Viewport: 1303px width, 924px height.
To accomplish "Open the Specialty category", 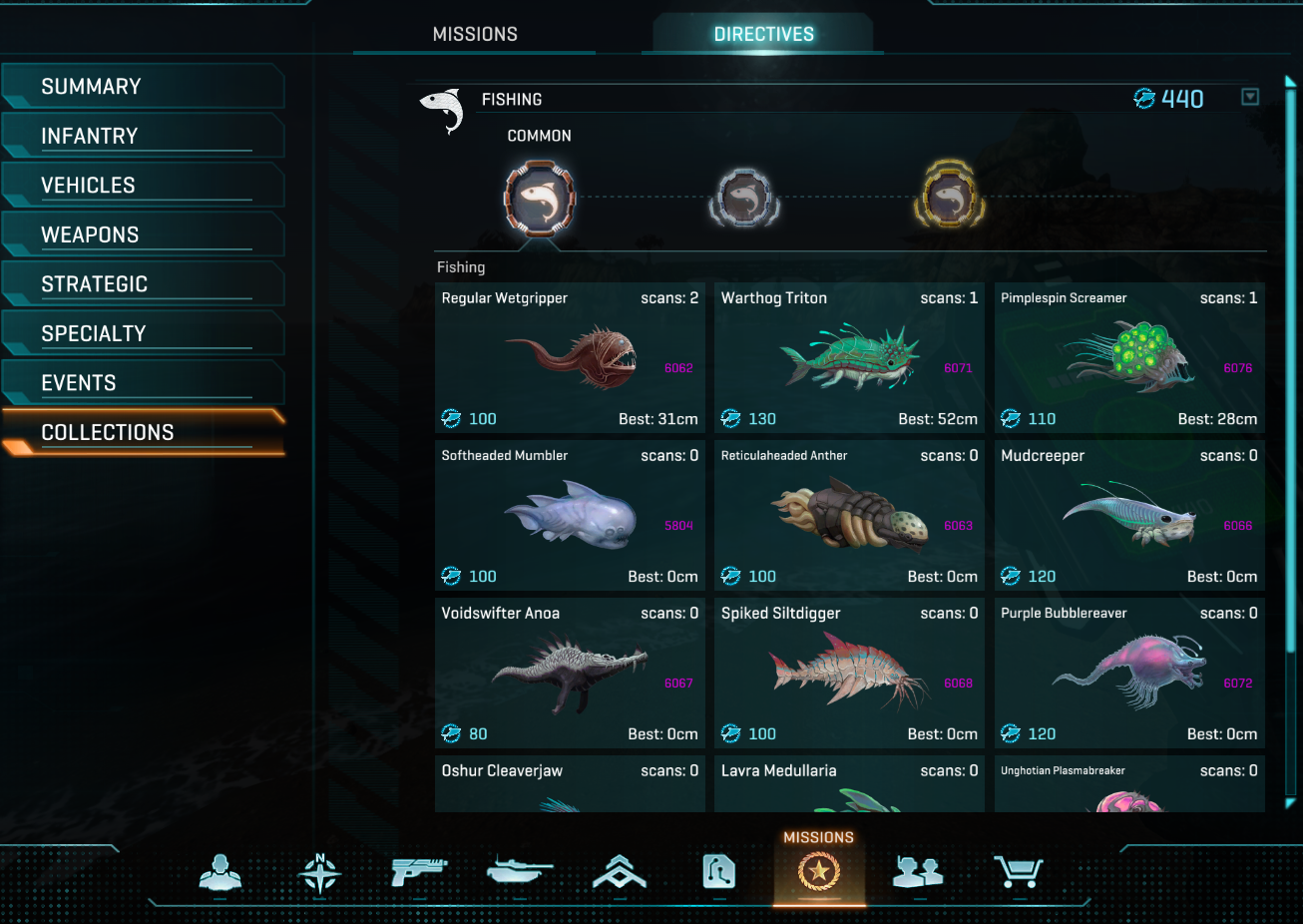I will coord(143,333).
